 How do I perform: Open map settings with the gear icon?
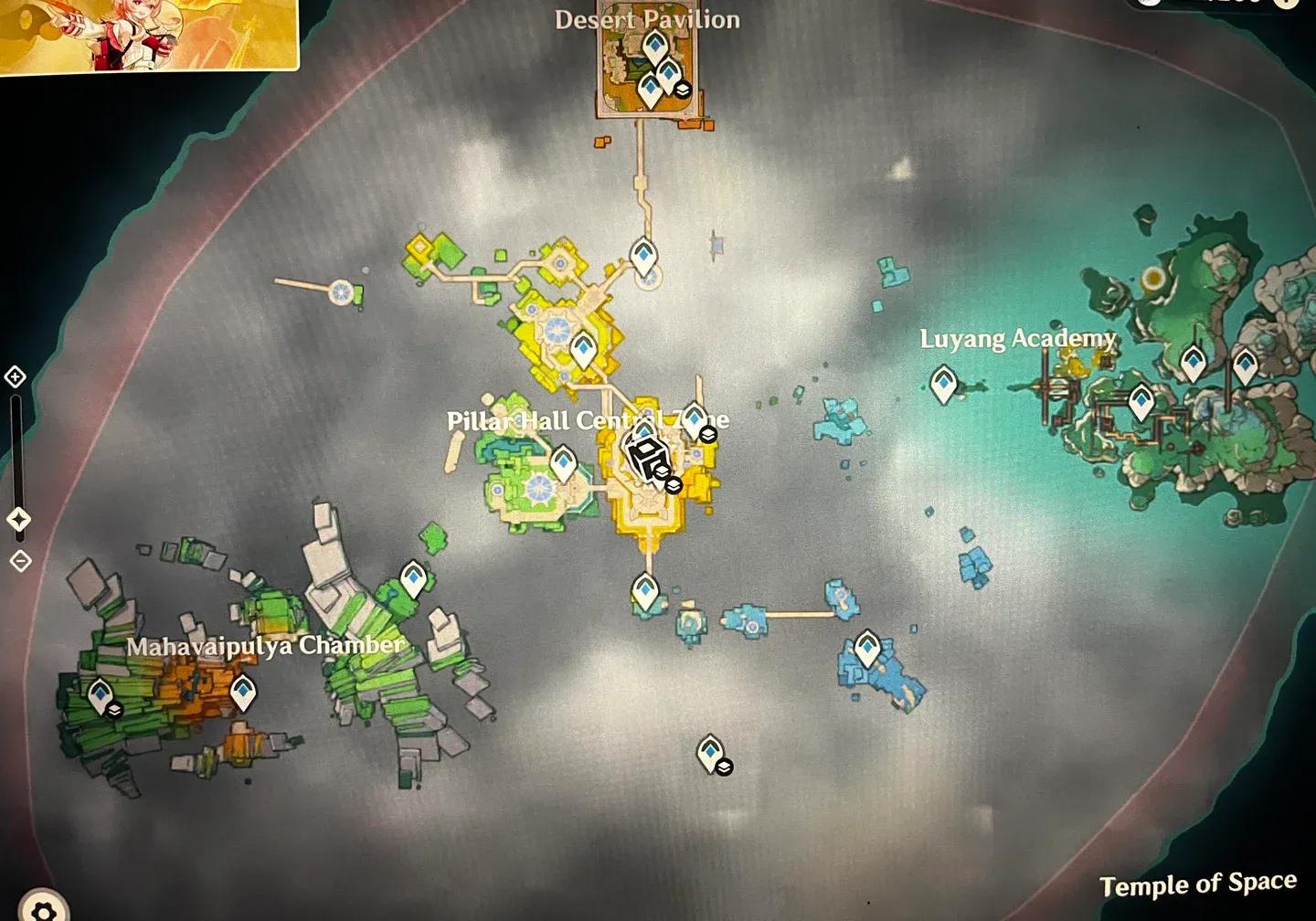pos(43,908)
